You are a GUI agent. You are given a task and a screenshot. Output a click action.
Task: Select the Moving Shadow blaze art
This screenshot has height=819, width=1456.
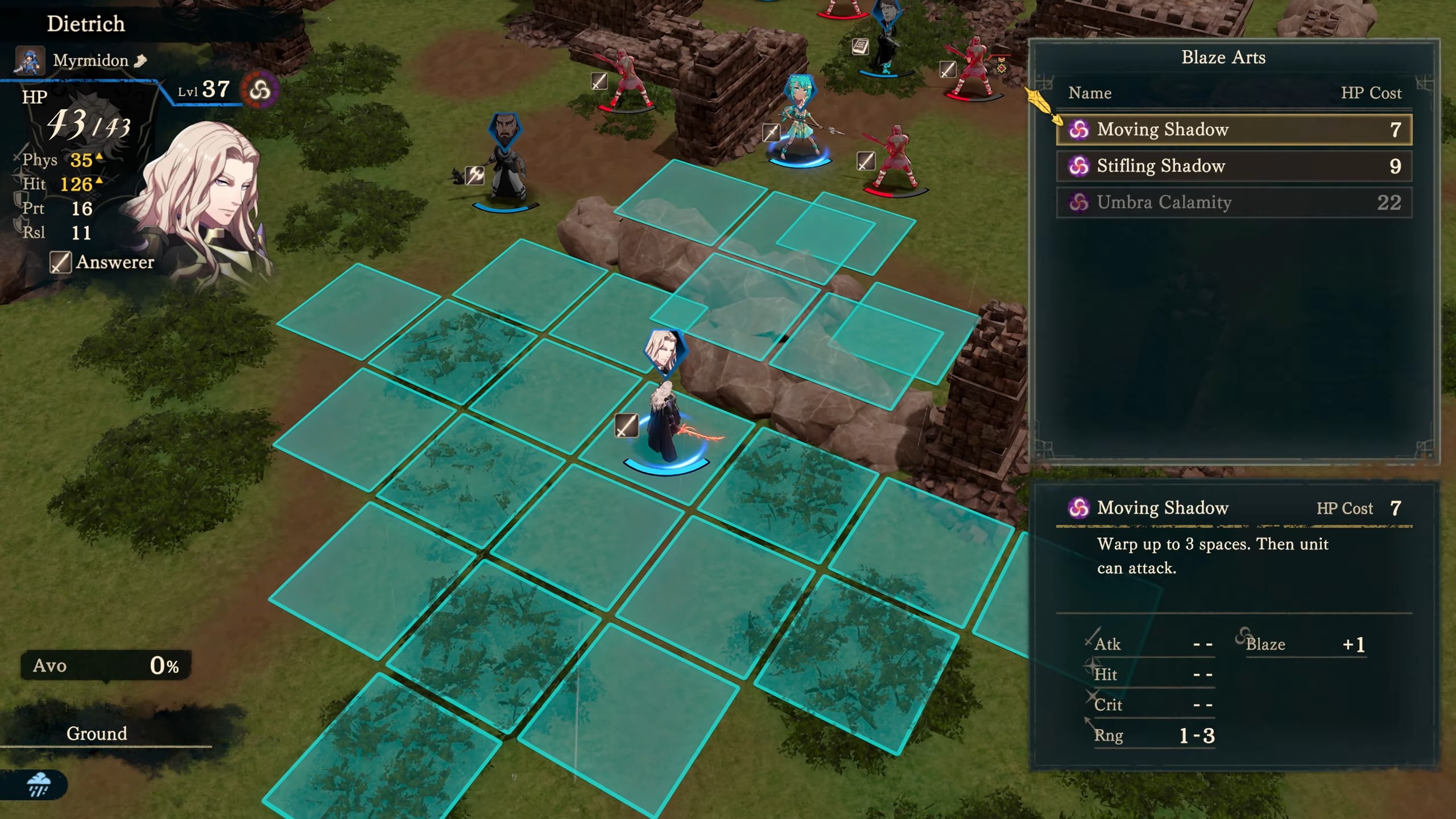pyautogui.click(x=1233, y=130)
